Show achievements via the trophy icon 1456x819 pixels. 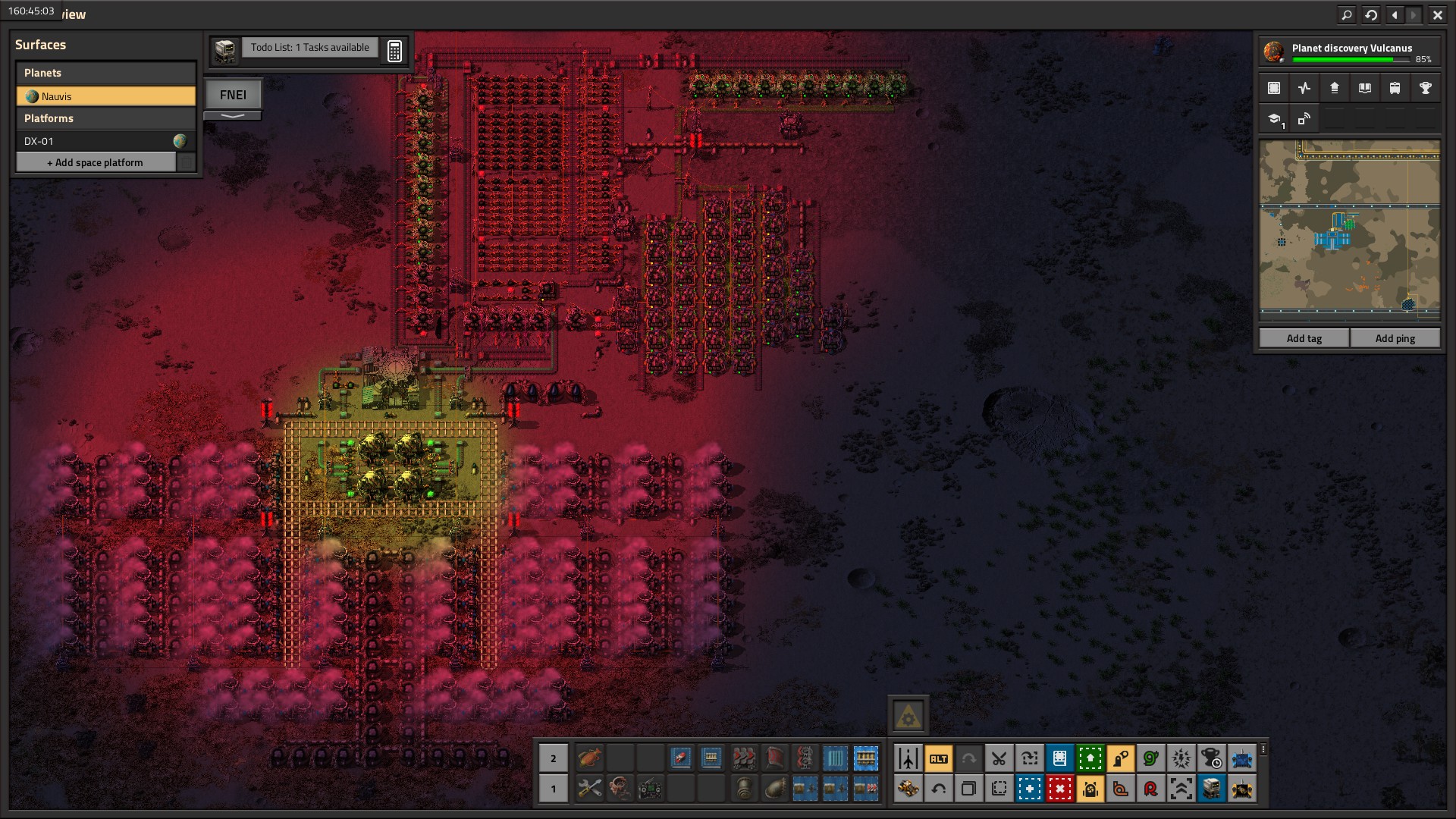(1425, 88)
